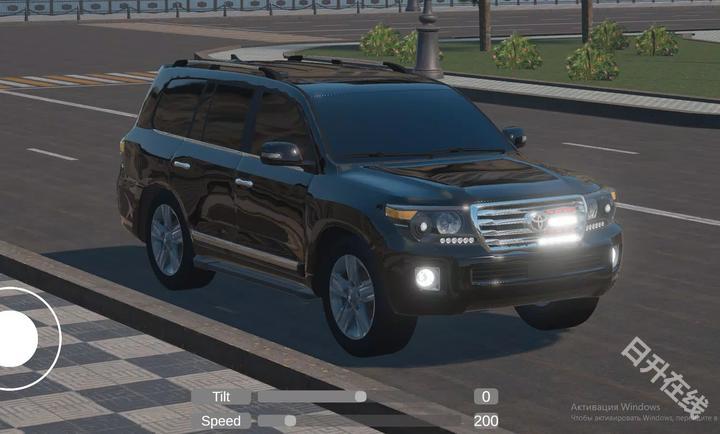This screenshot has width=720, height=434.
Task: Tap the white virtual joystick knob
Action: coord(14,338)
